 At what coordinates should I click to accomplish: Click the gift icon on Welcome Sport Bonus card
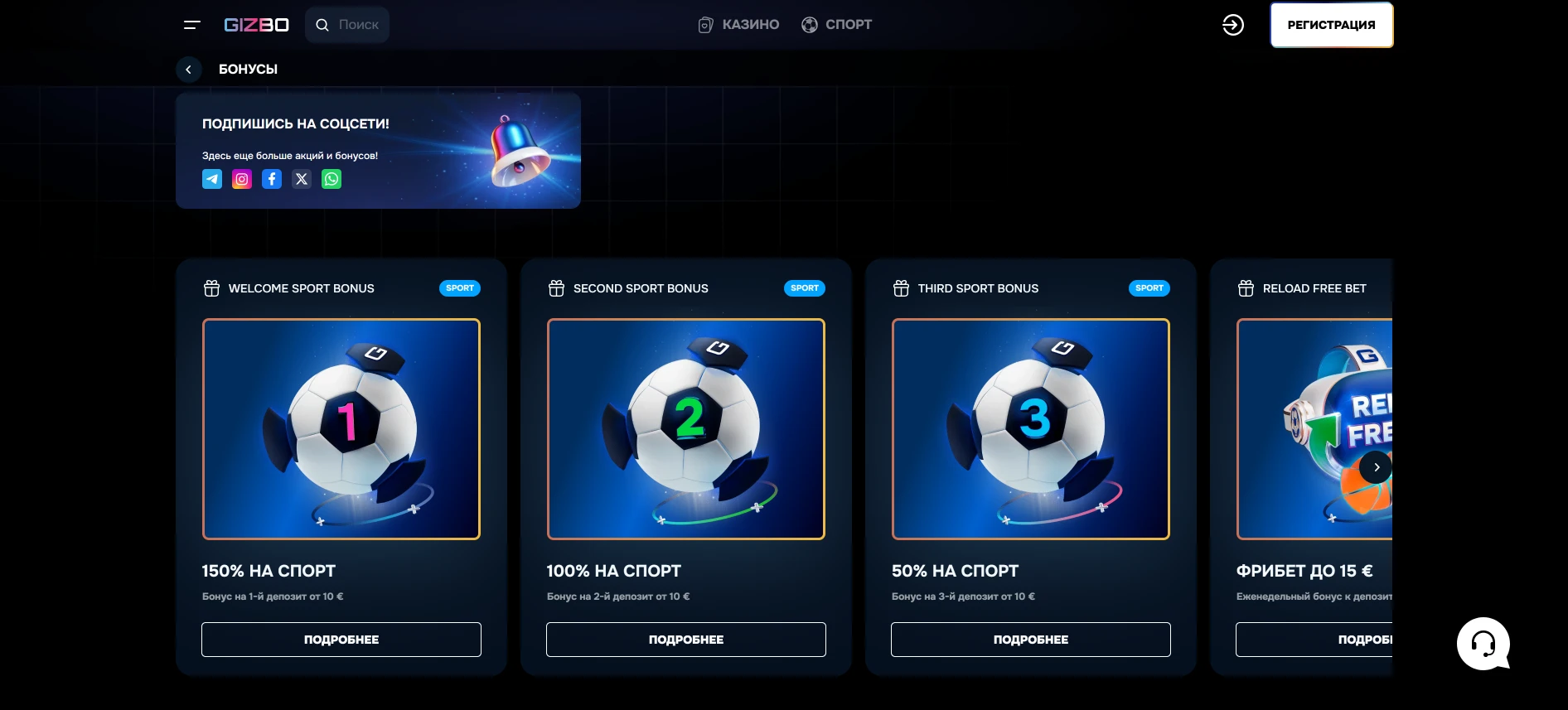[x=212, y=288]
